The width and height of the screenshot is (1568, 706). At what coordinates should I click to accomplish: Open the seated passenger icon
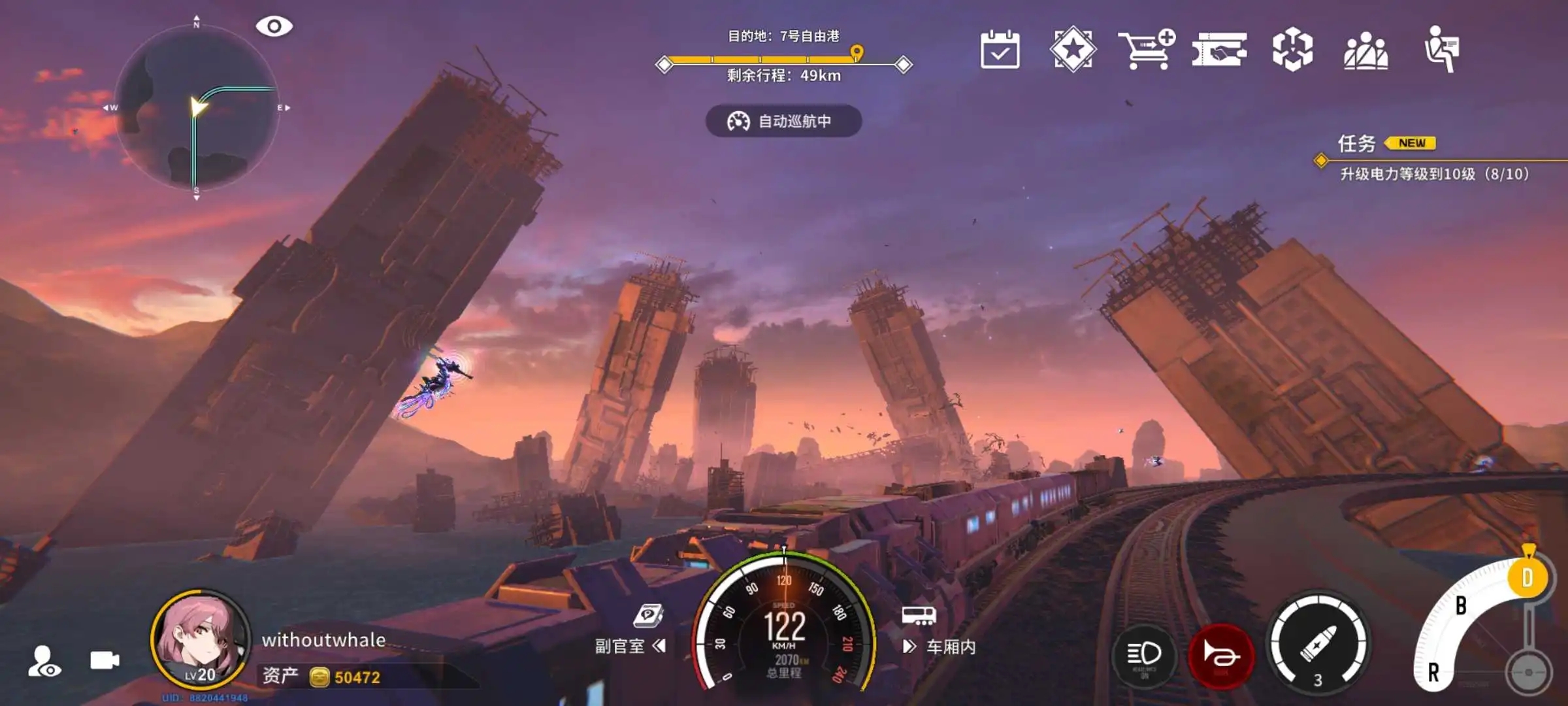click(x=1441, y=50)
